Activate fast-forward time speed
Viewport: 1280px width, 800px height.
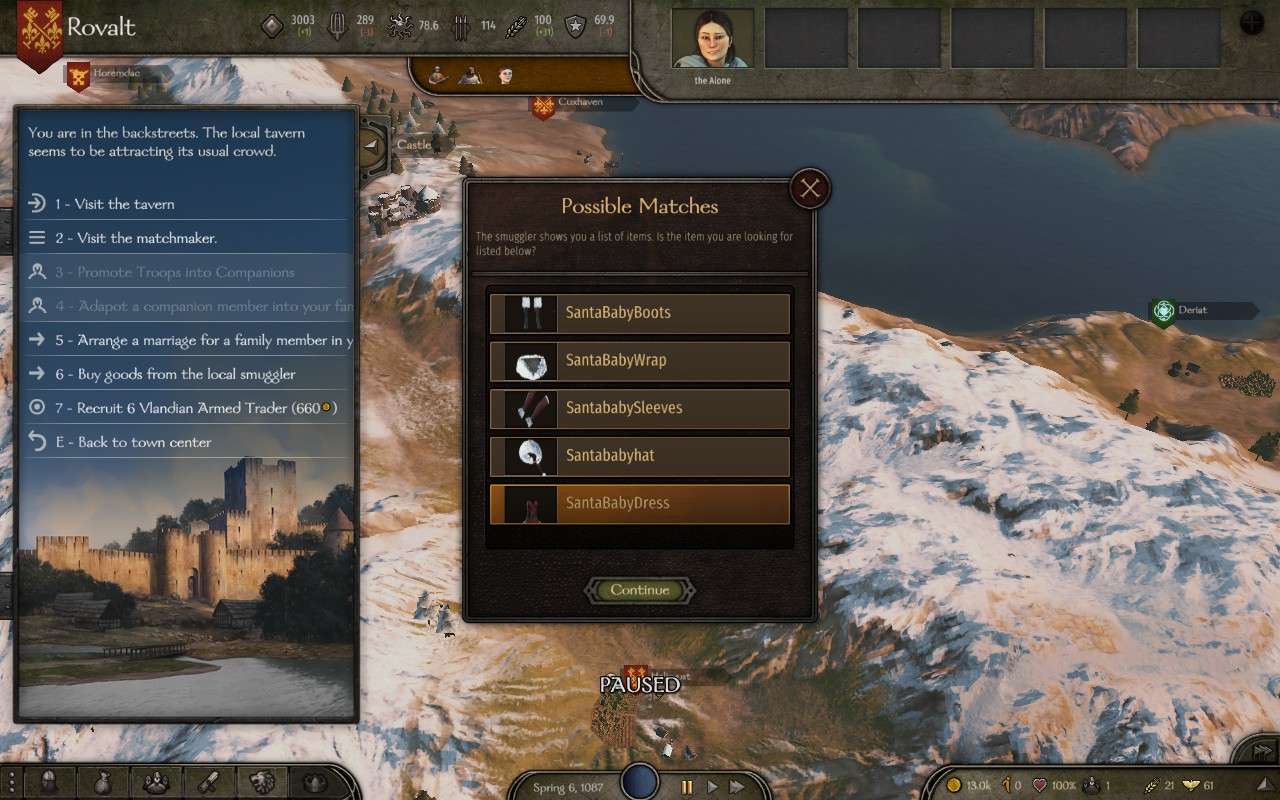click(x=737, y=787)
